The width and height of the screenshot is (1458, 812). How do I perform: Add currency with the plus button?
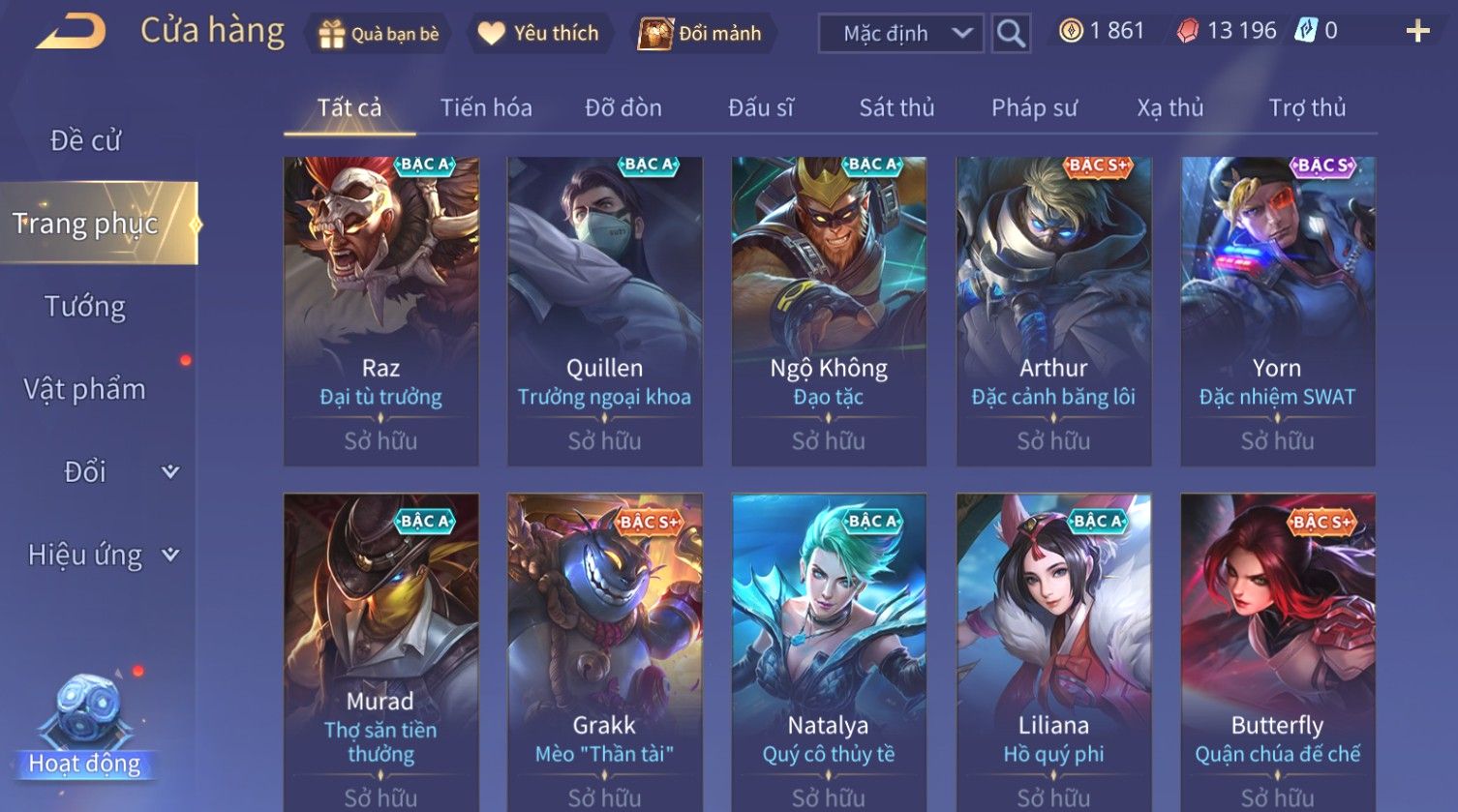1417,32
